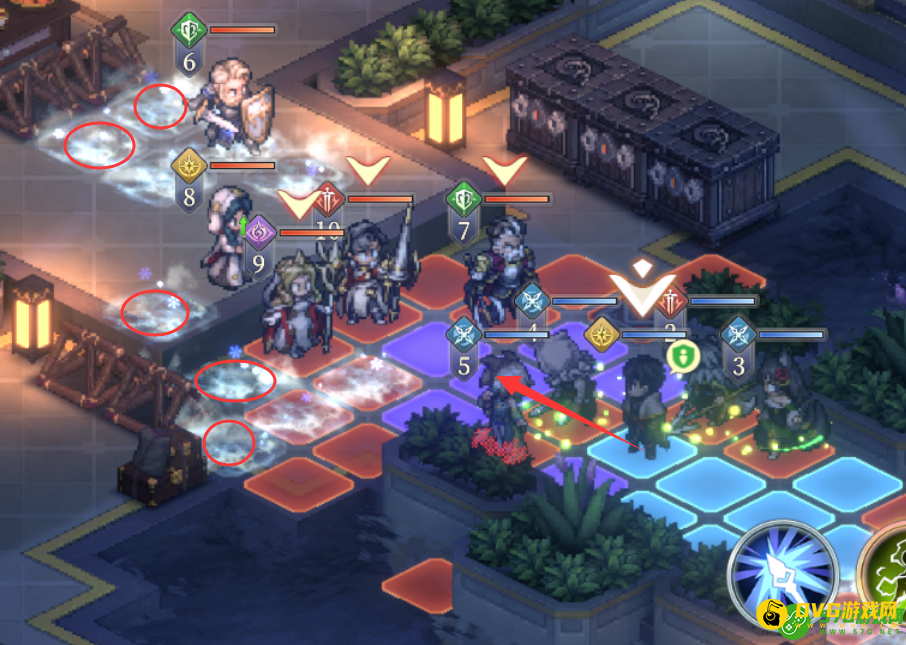Viewport: 906px width, 645px height.
Task: Activate the green lightning skill icon
Action: pyautogui.click(x=885, y=575)
